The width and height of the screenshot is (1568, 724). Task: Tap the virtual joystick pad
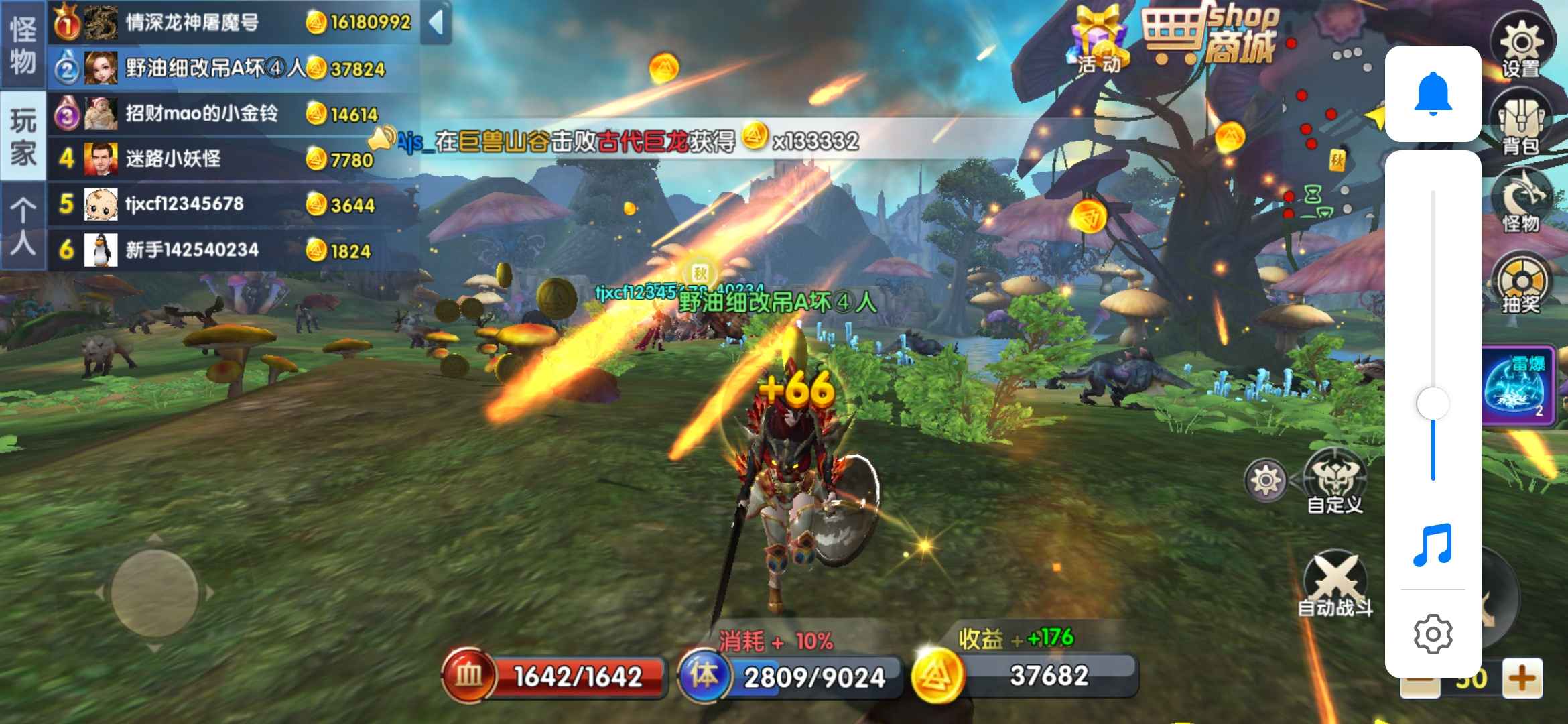coord(154,593)
